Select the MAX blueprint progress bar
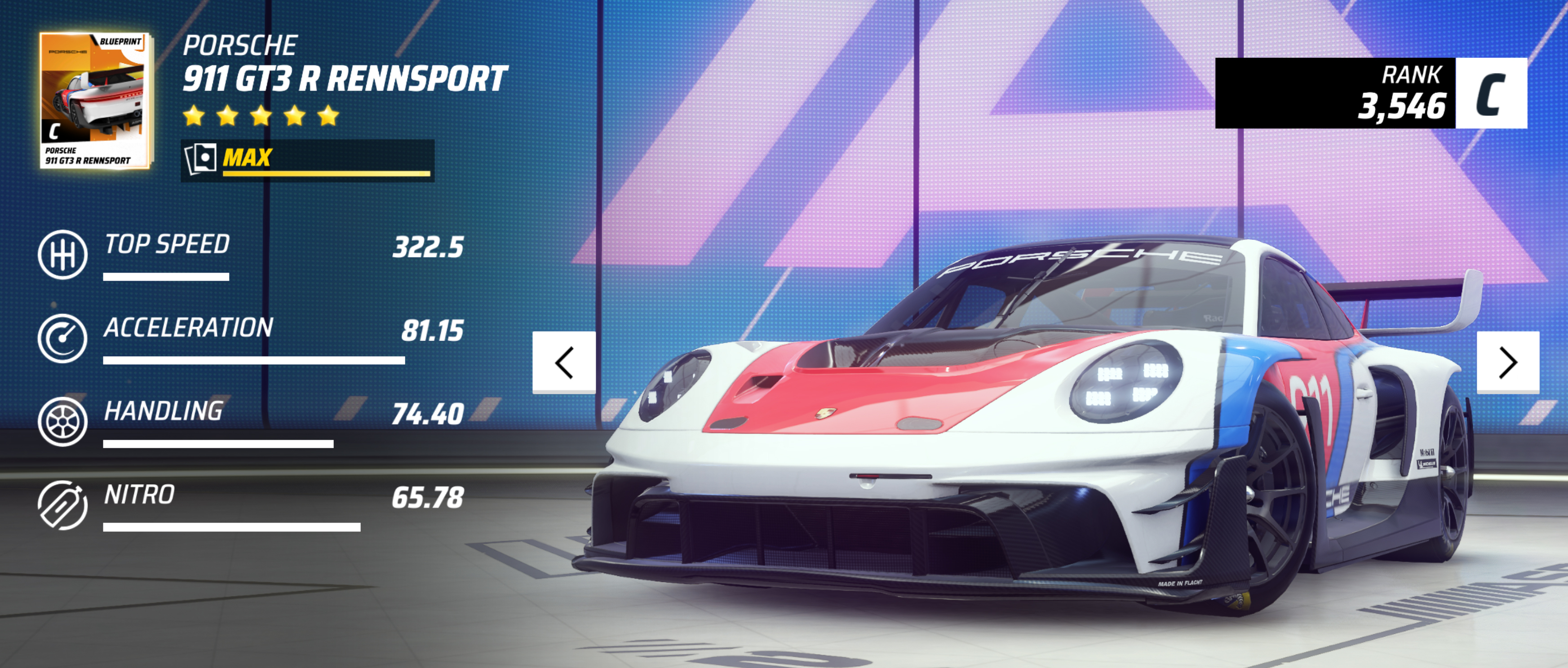Screen dimensions: 1568x668 coord(308,160)
